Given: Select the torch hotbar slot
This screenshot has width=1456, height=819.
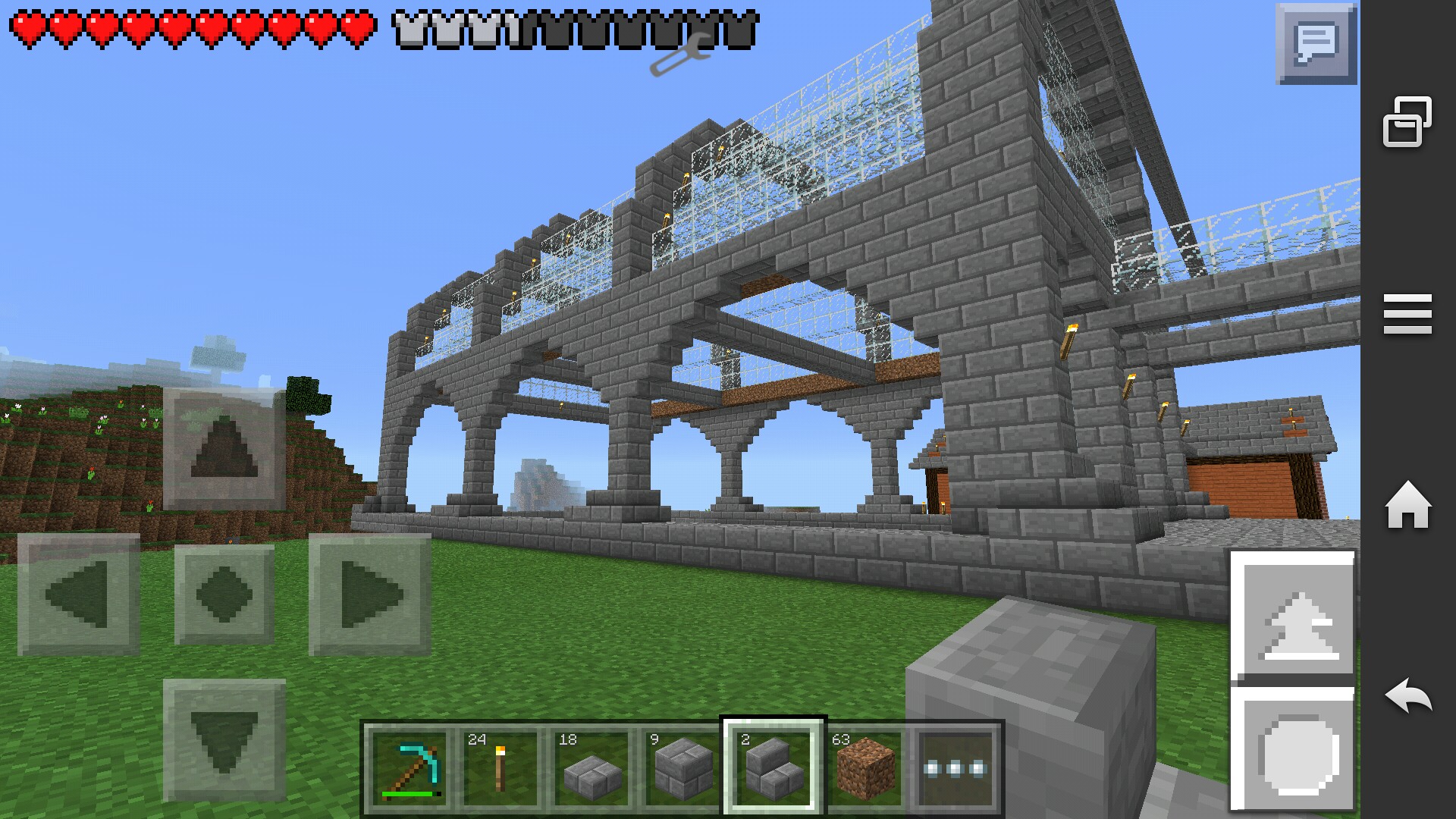Looking at the screenshot, I should pos(500,767).
